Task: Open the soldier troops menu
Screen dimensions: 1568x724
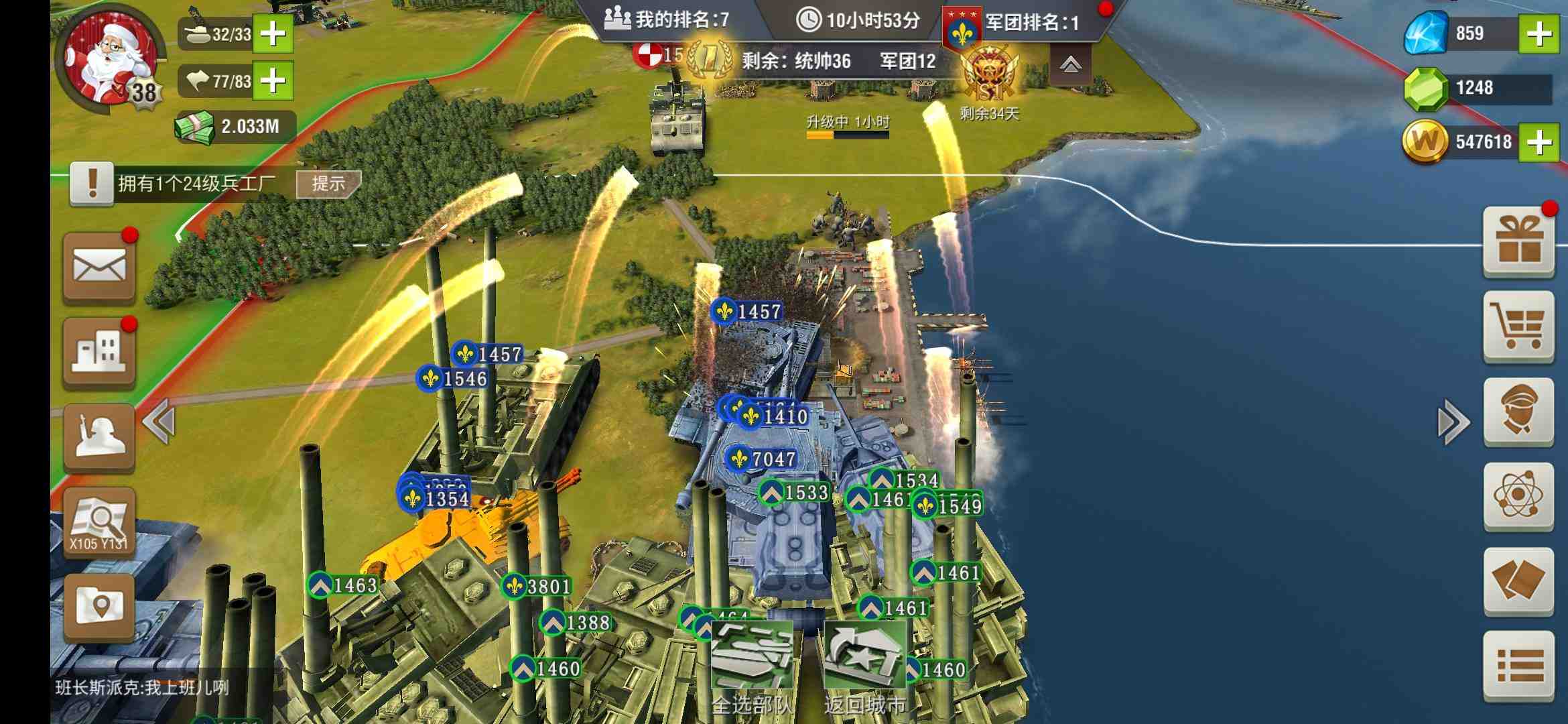Action: click(99, 437)
